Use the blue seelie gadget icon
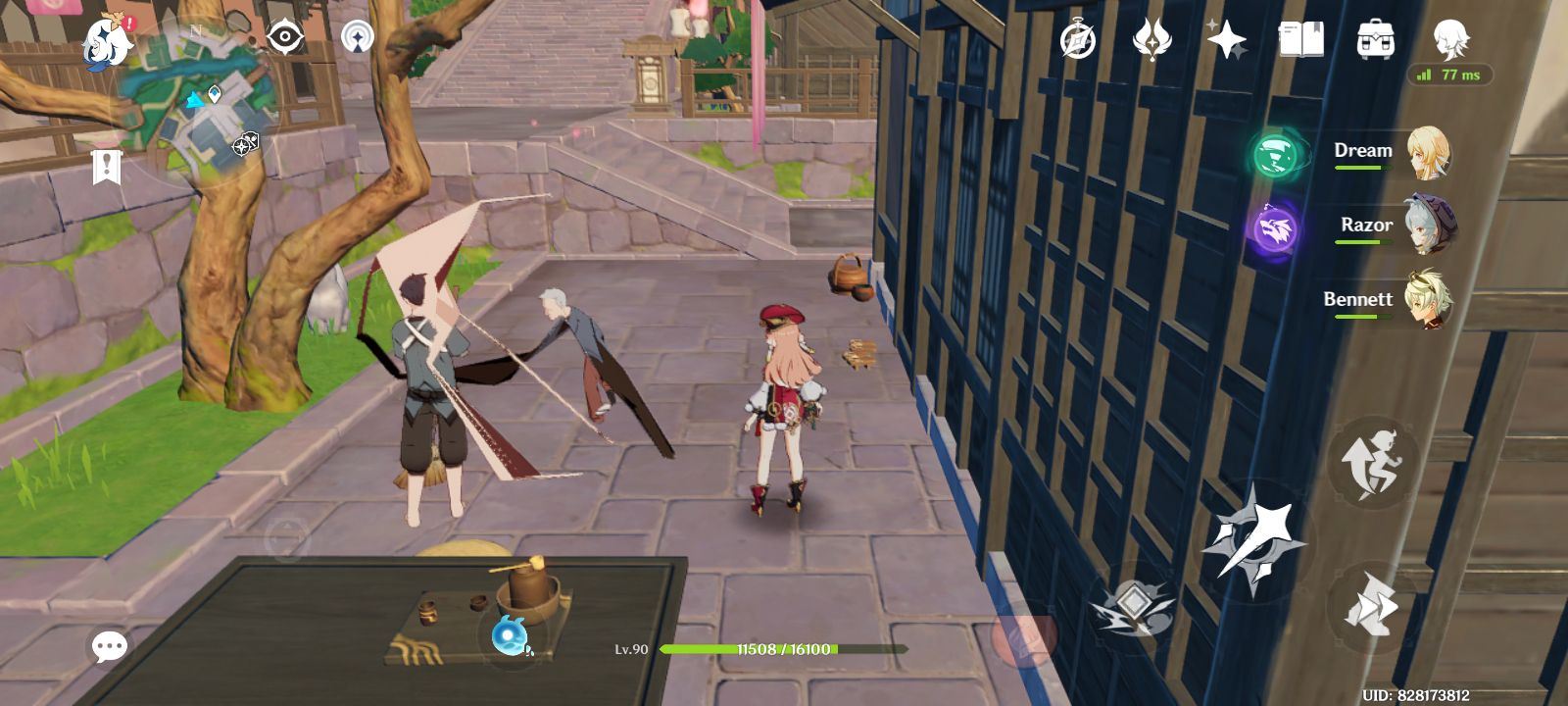The width and height of the screenshot is (1568, 706). click(511, 637)
